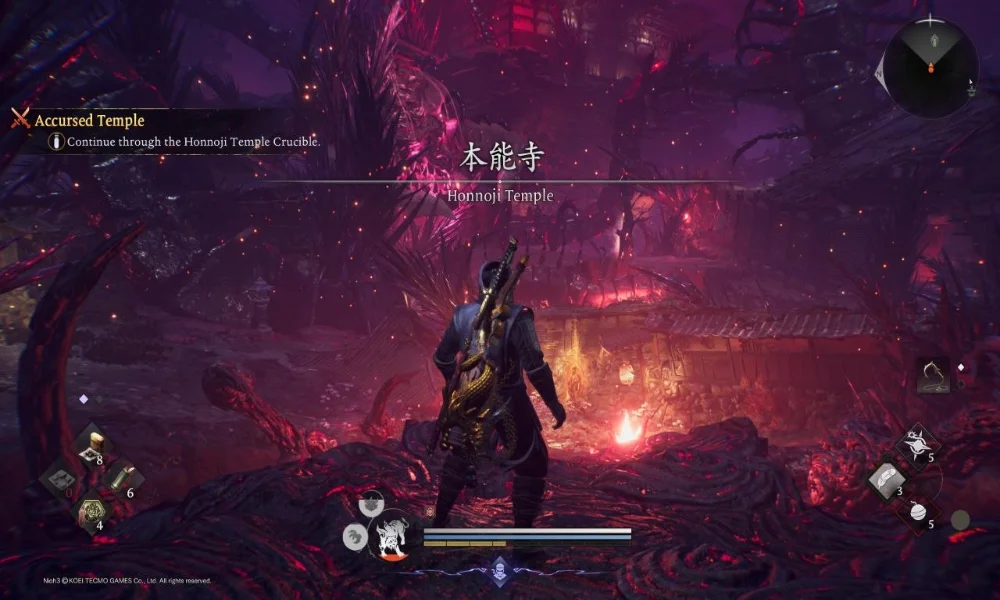
Task: Select the shuriken slot
Action: (915, 444)
